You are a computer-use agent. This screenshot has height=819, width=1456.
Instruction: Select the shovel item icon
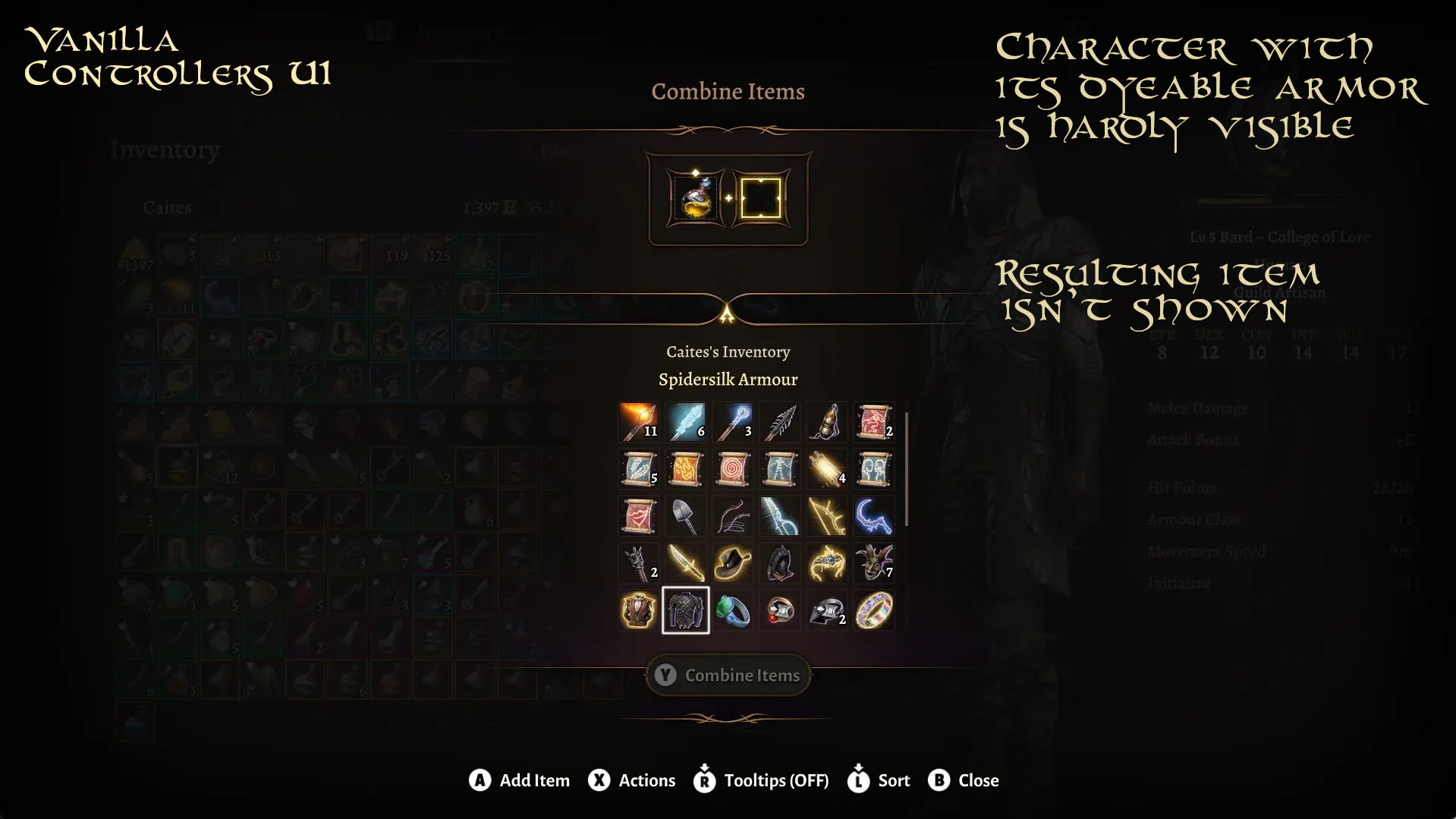686,516
